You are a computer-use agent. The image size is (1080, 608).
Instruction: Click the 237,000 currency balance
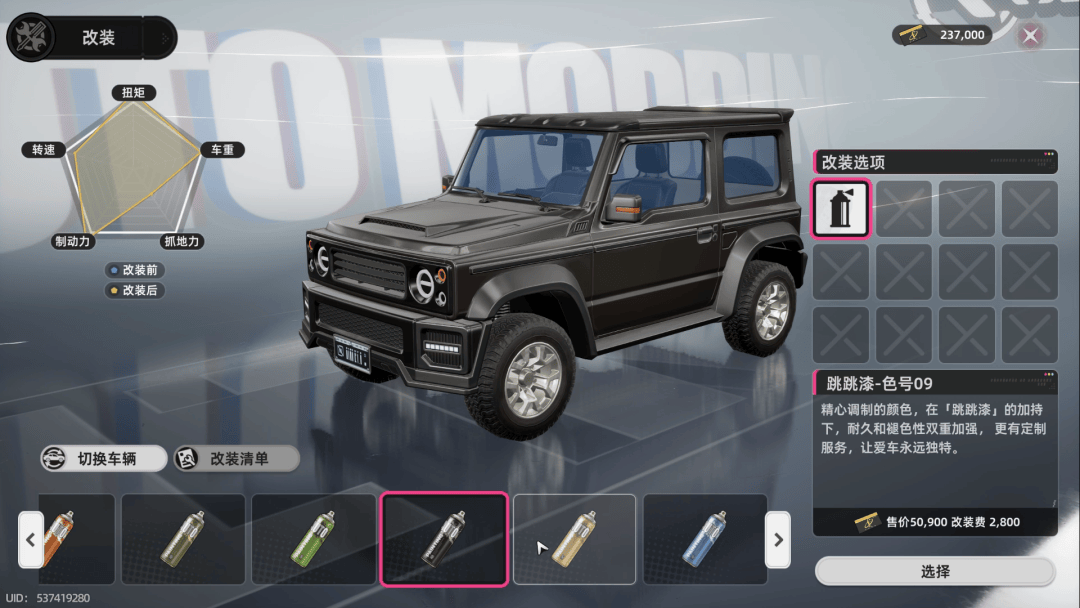coord(942,35)
